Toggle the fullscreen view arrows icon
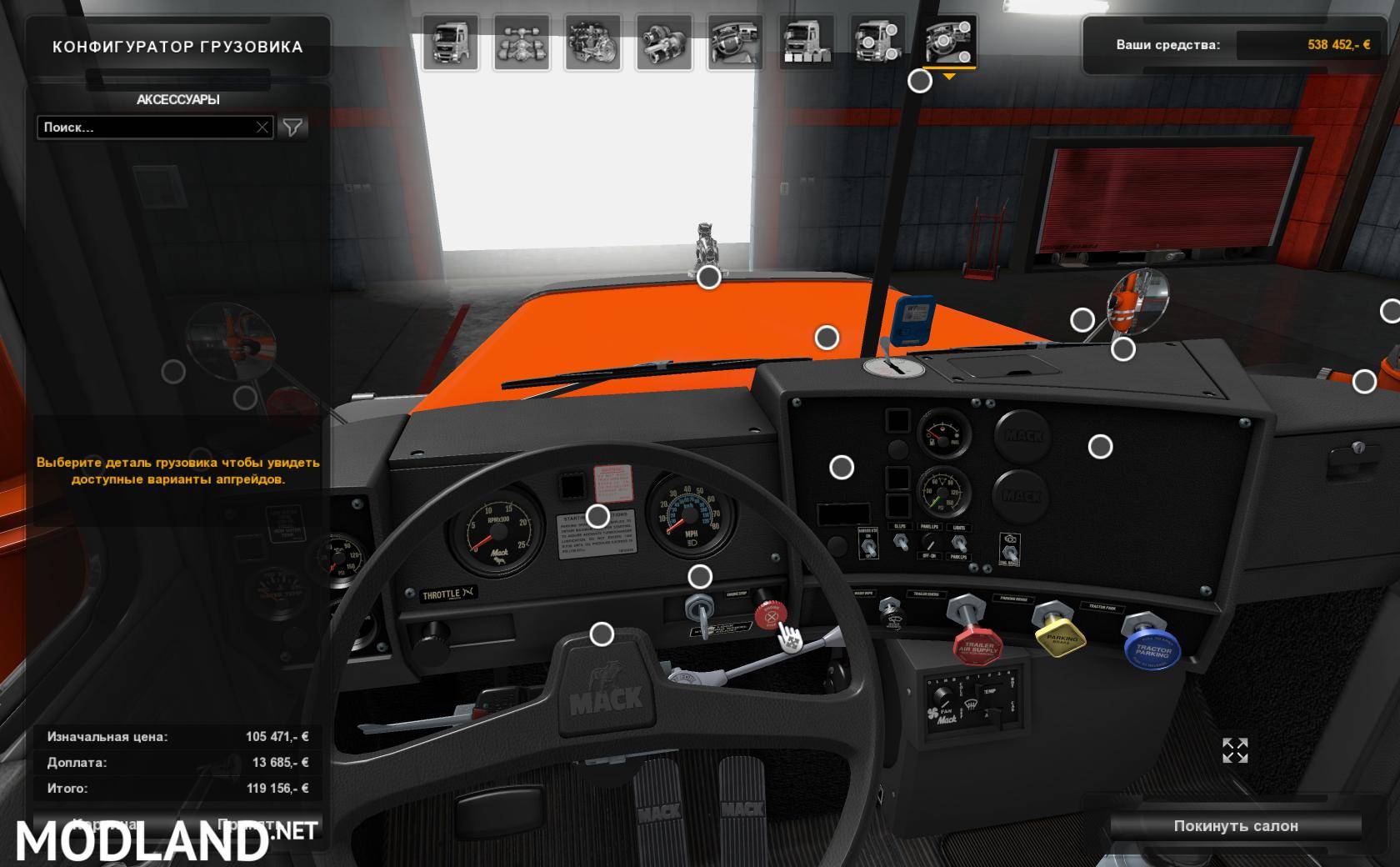Viewport: 1400px width, 867px height. pyautogui.click(x=1235, y=750)
